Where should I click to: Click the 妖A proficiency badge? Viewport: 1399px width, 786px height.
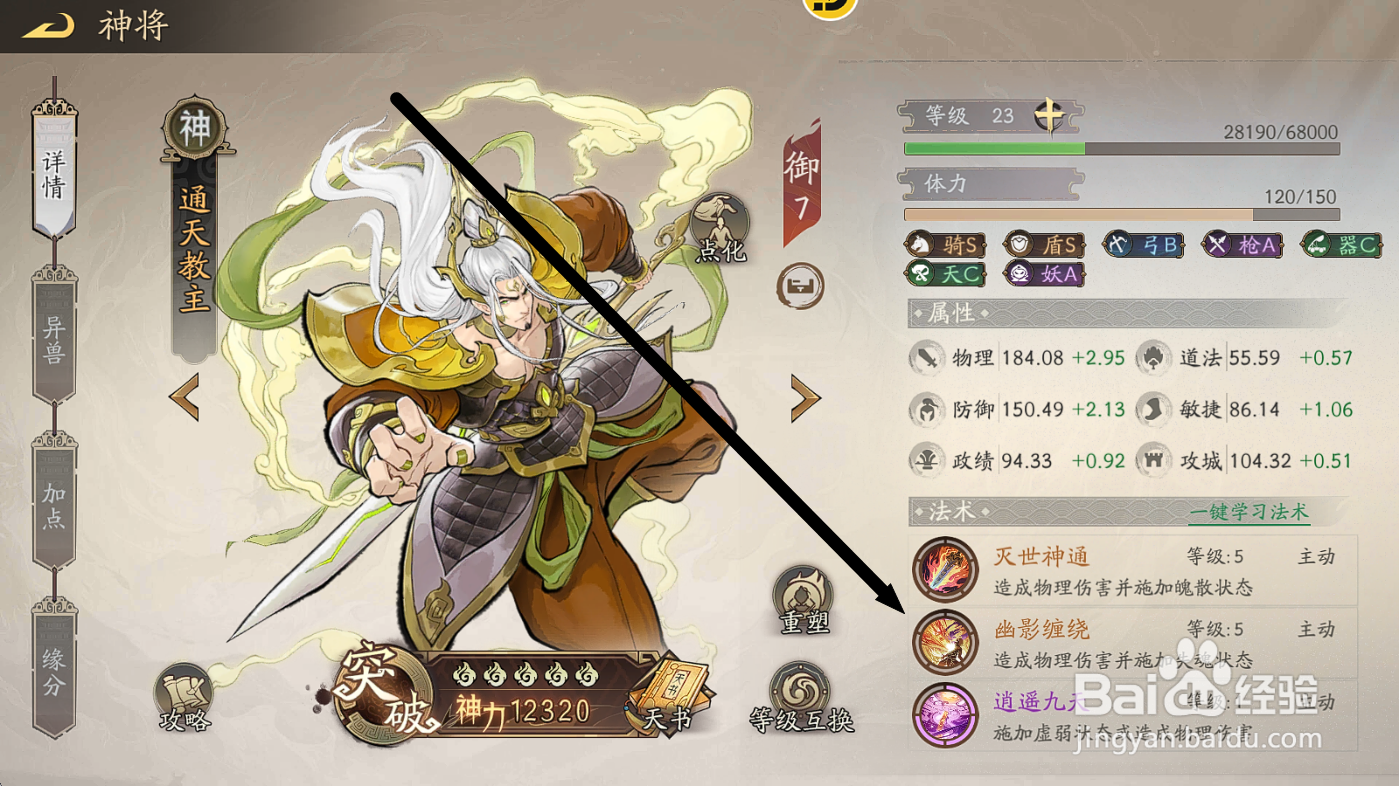tap(1043, 273)
